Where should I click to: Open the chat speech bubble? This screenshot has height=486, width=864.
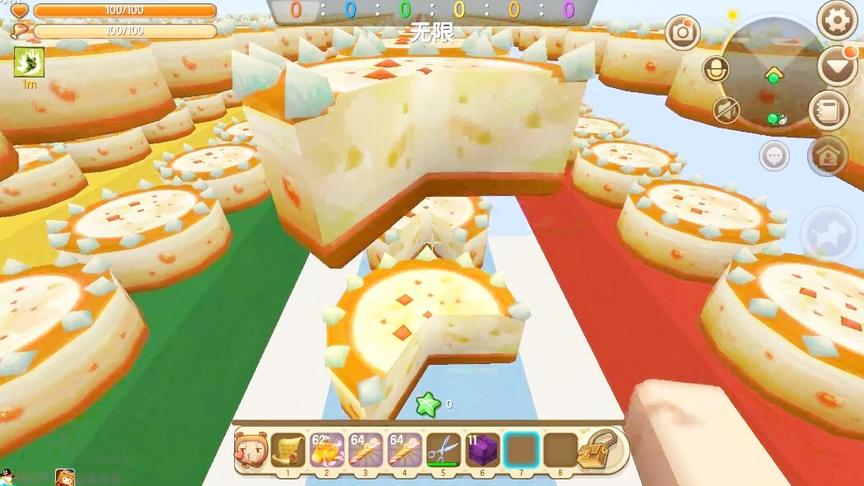(774, 155)
